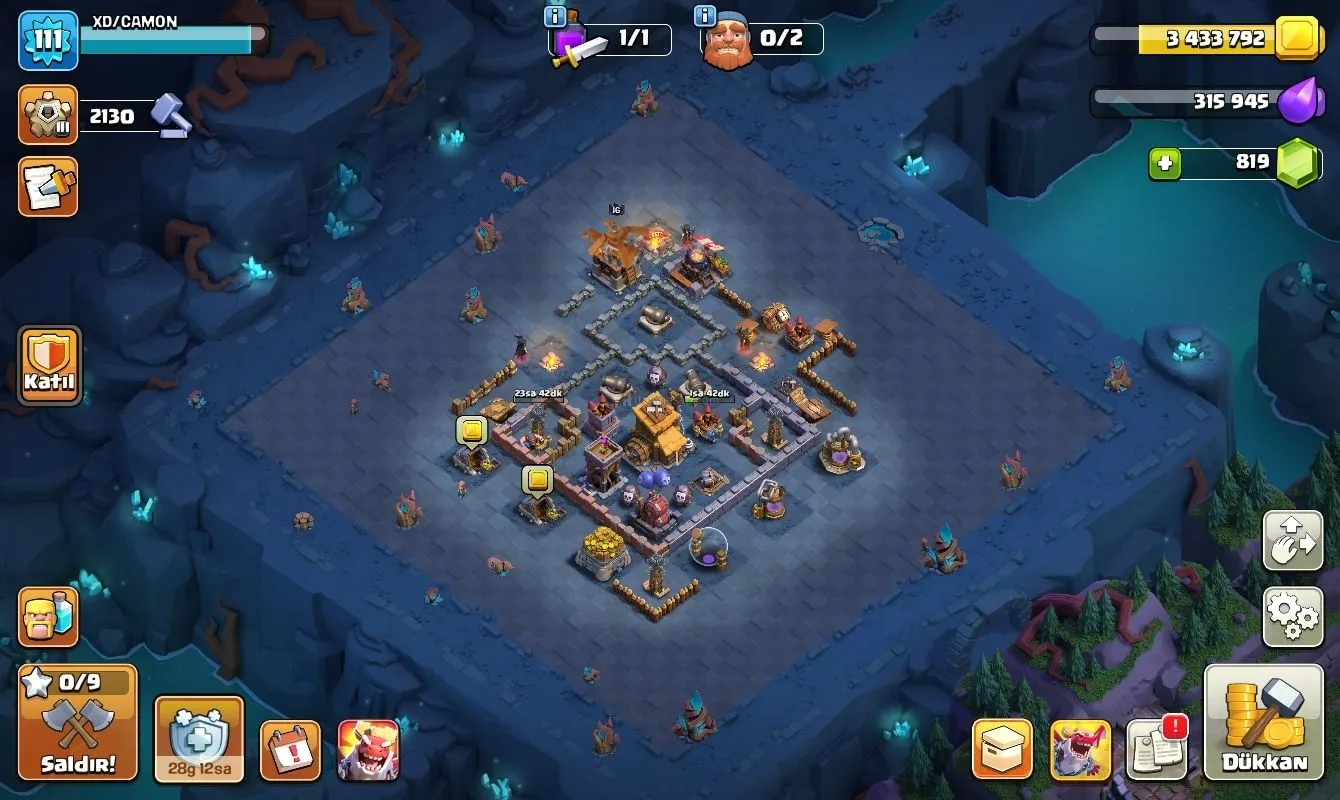This screenshot has height=800, width=1340.
Task: Toggle the base layout editor hand button
Action: point(1292,541)
